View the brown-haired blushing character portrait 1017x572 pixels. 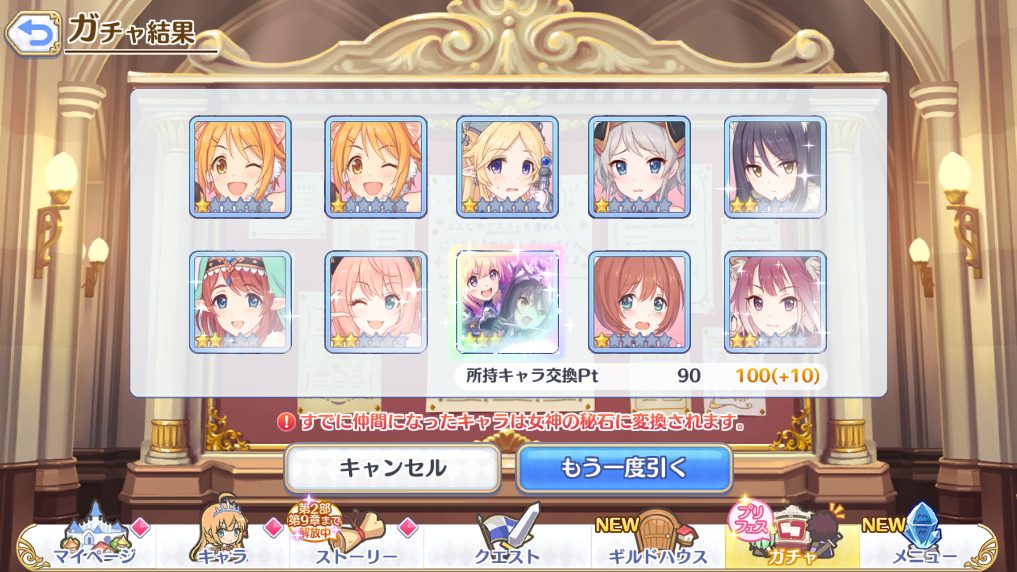click(640, 301)
